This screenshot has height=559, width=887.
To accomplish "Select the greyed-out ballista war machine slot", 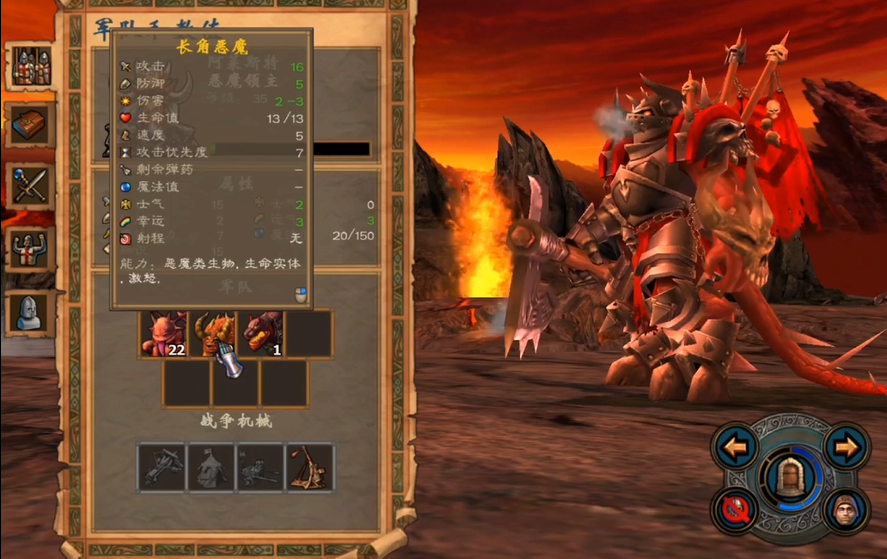I will [x=162, y=468].
